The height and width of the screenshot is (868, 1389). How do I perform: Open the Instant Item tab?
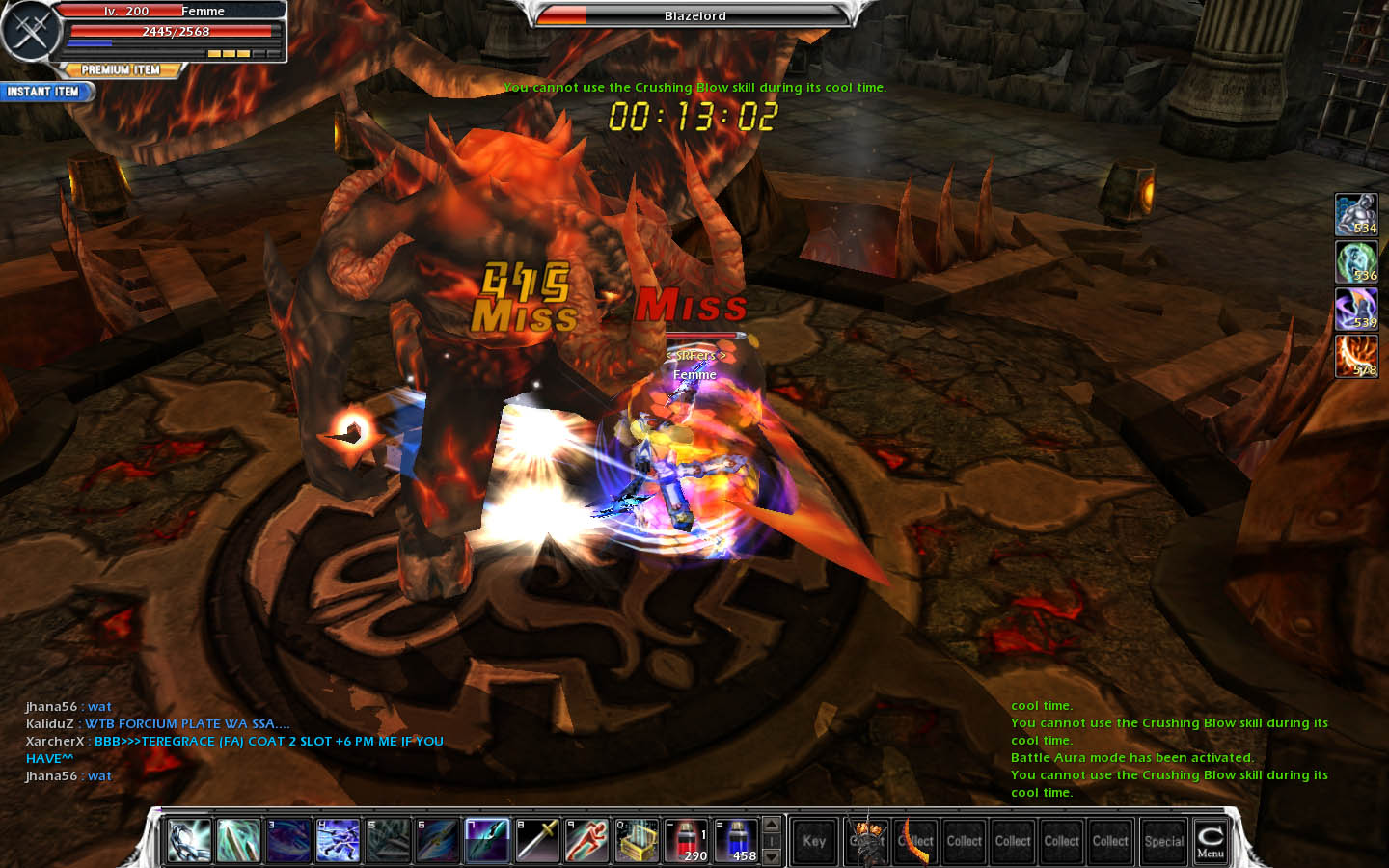(44, 92)
